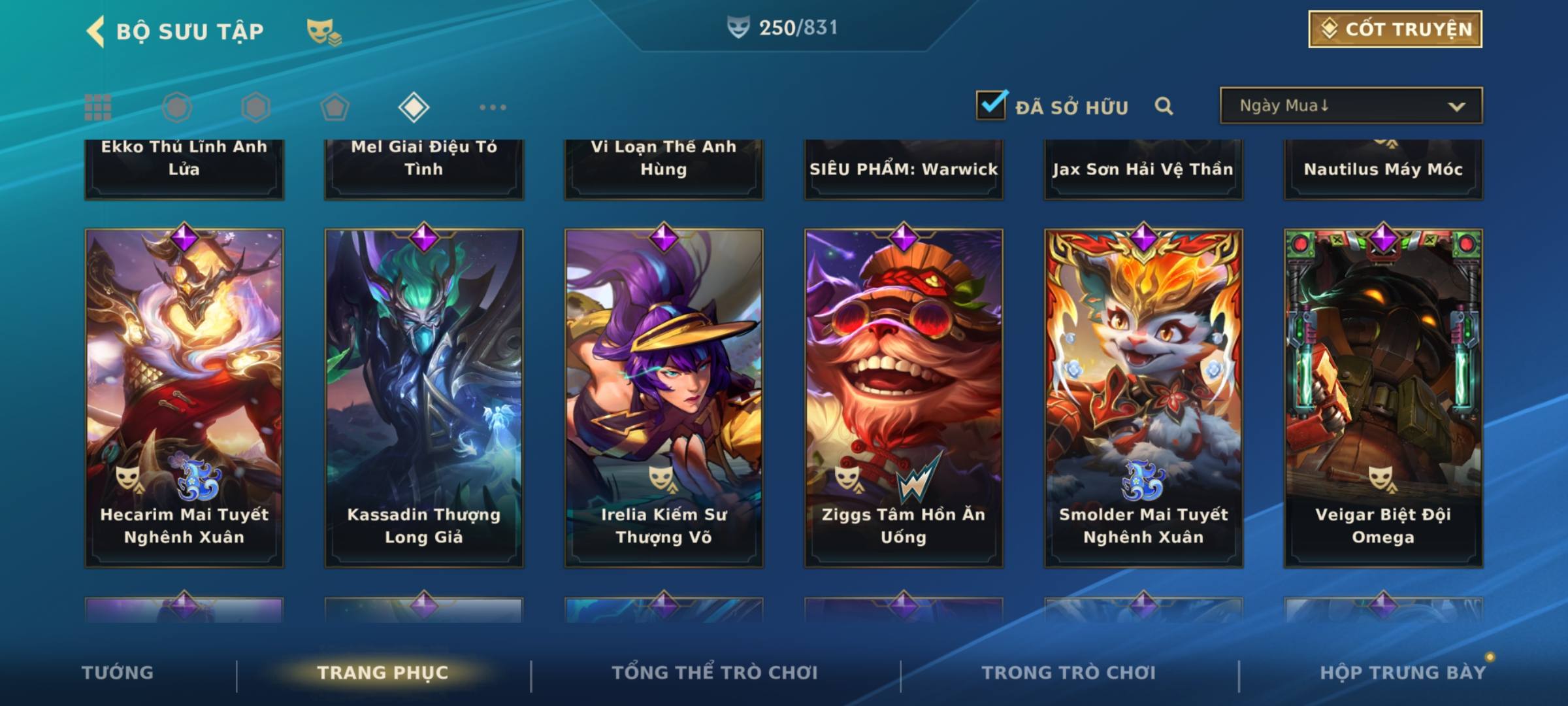Show more filters via three dots
This screenshot has height=706, width=1568.
(493, 107)
